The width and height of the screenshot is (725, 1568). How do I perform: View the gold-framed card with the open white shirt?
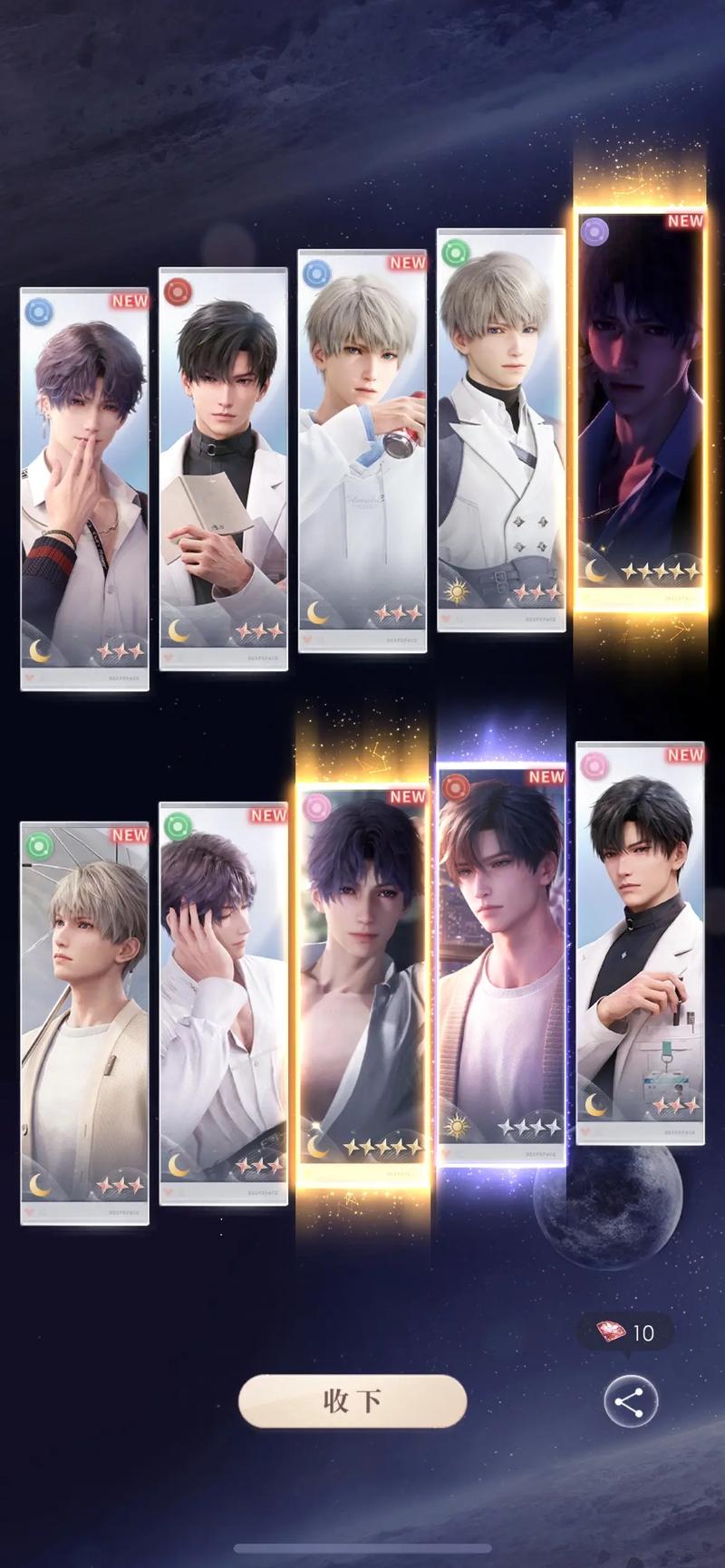click(362, 983)
